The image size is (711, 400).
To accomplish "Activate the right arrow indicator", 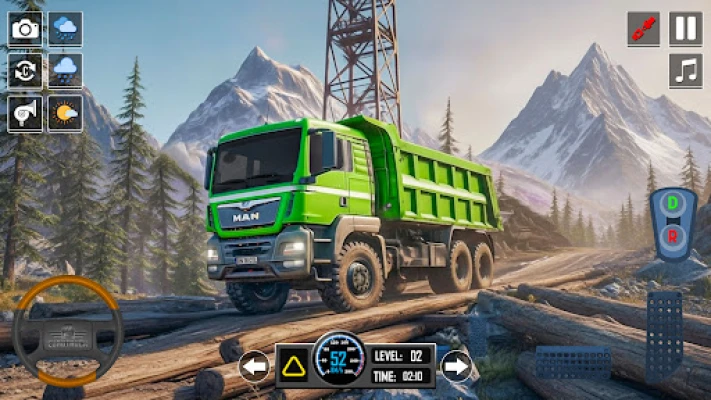I will tap(456, 366).
